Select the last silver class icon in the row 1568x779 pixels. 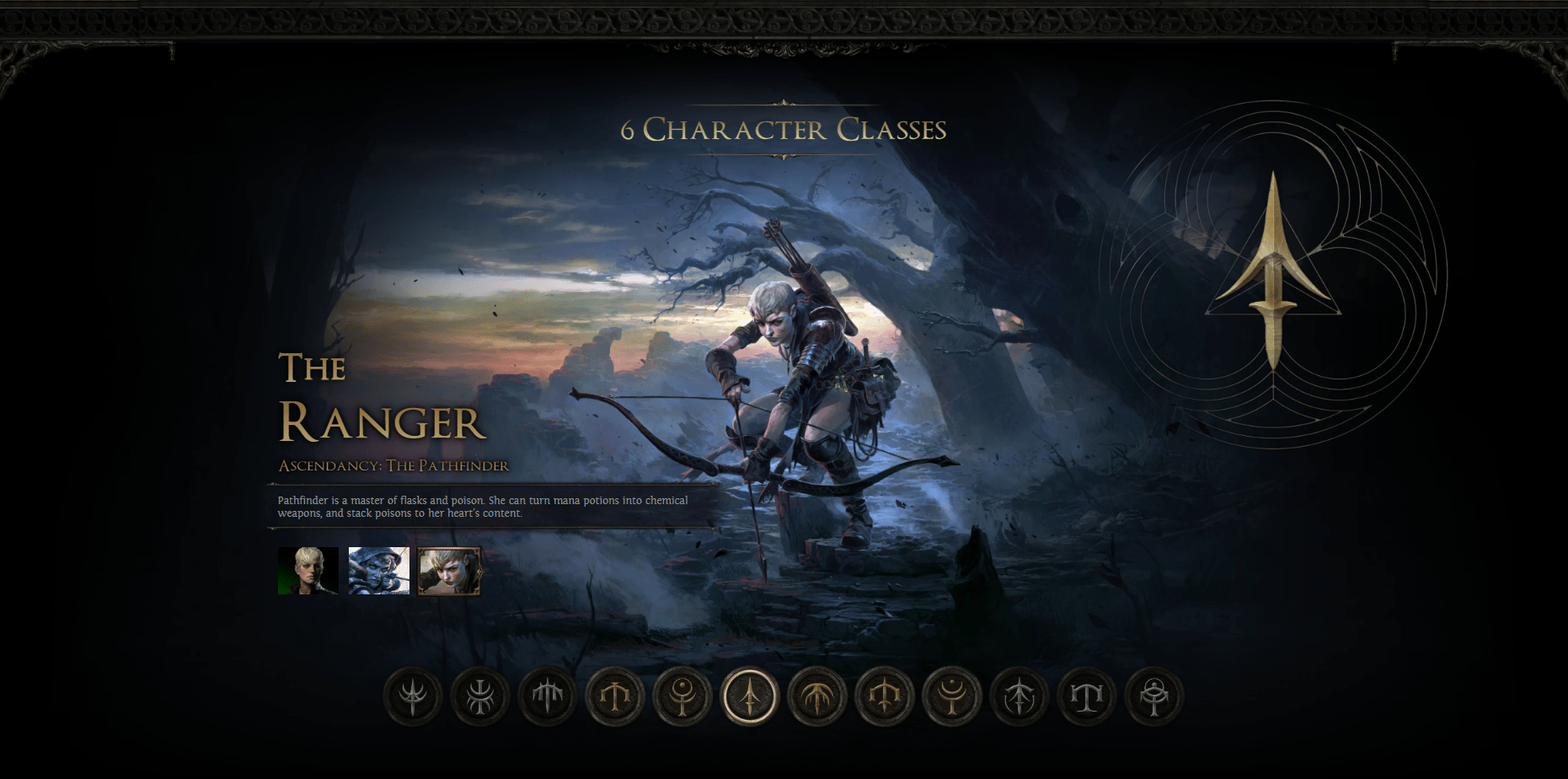[1154, 697]
